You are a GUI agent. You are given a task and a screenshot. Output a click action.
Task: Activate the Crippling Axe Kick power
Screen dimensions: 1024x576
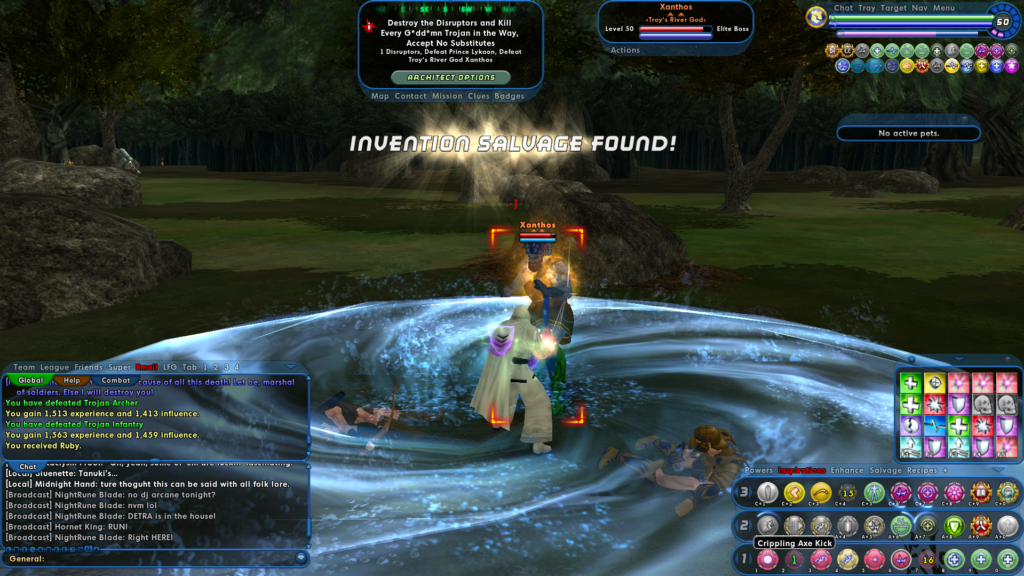pyautogui.click(x=767, y=525)
